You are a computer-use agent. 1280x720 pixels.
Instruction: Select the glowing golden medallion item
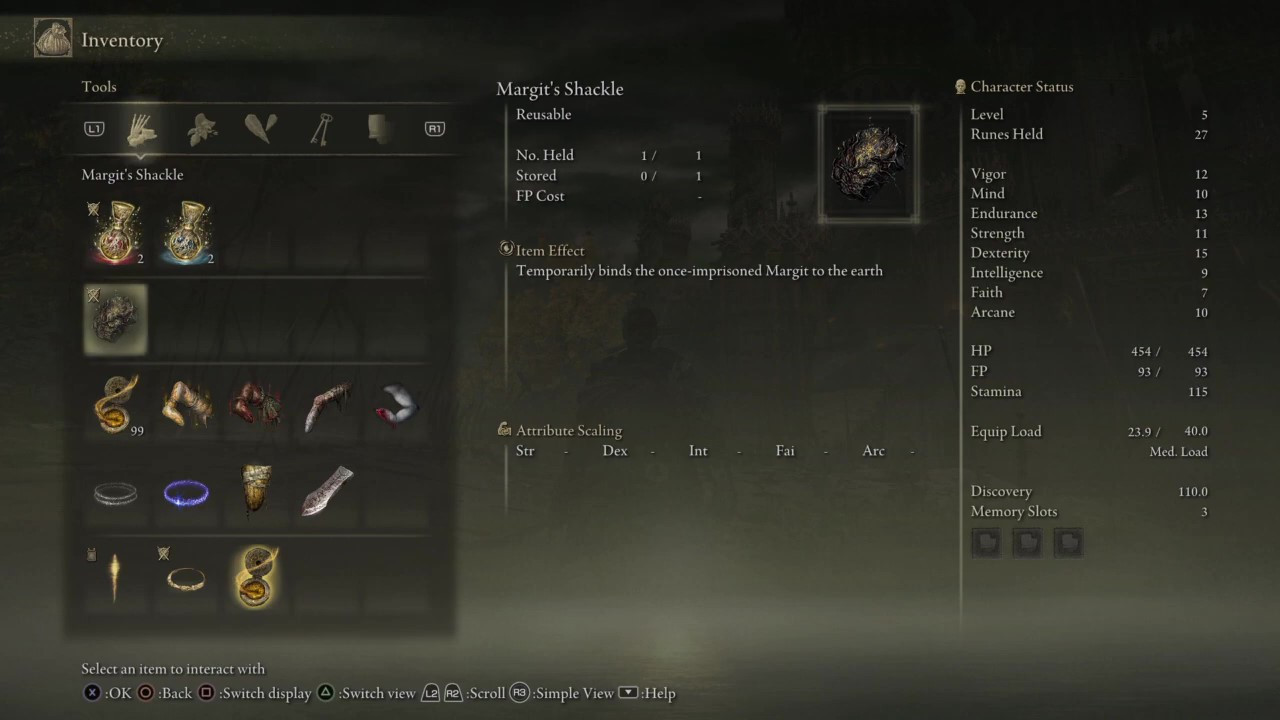[256, 577]
